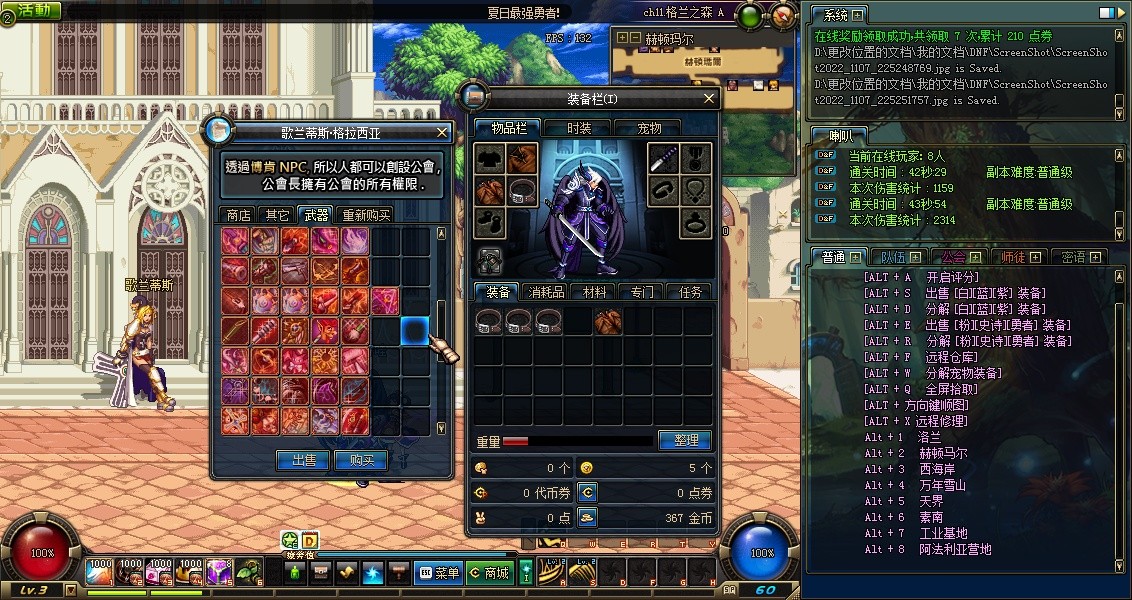
Task: Select the equipped sword weapon slot
Action: 664,158
